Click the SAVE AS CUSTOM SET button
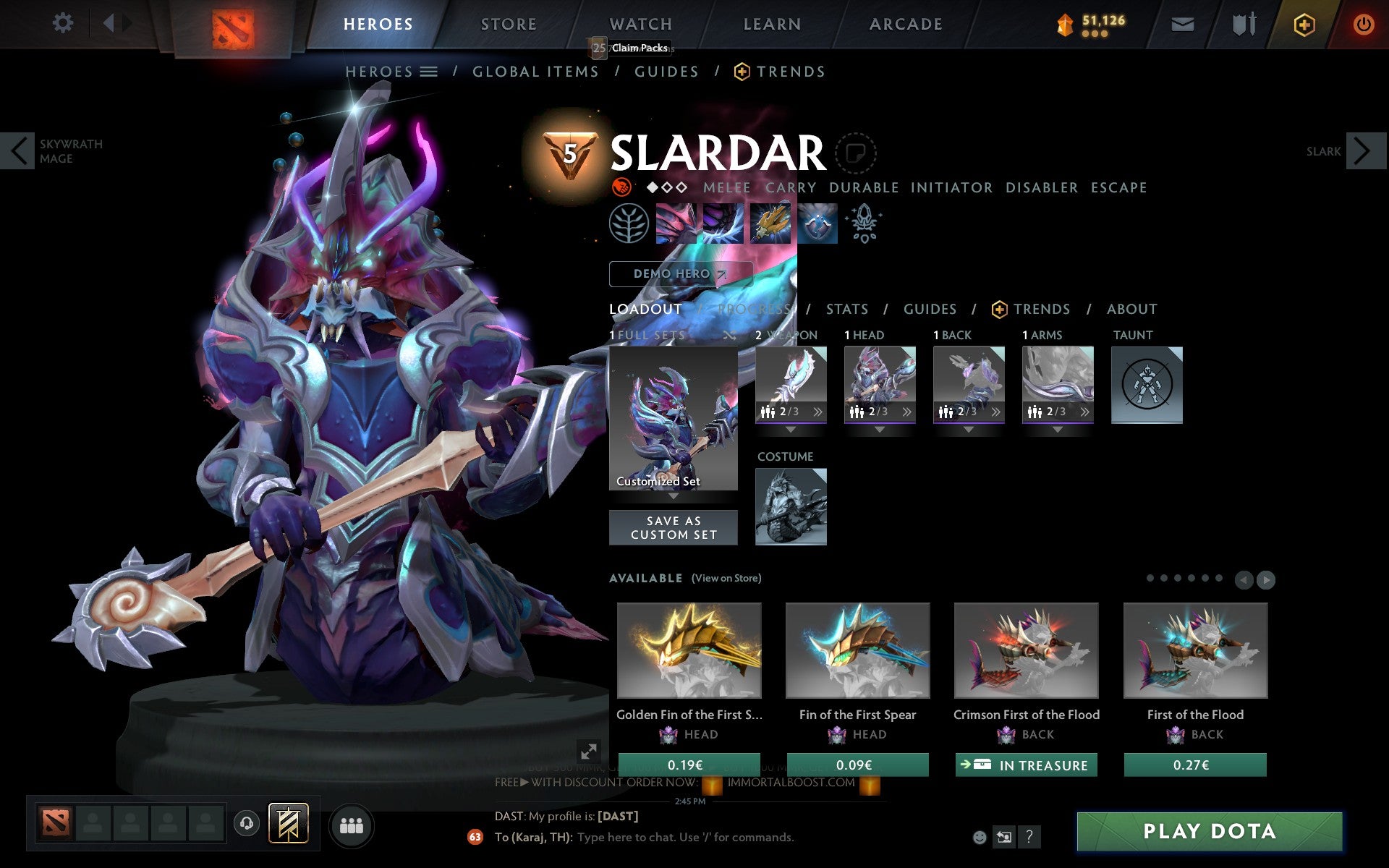This screenshot has width=1389, height=868. 673,527
